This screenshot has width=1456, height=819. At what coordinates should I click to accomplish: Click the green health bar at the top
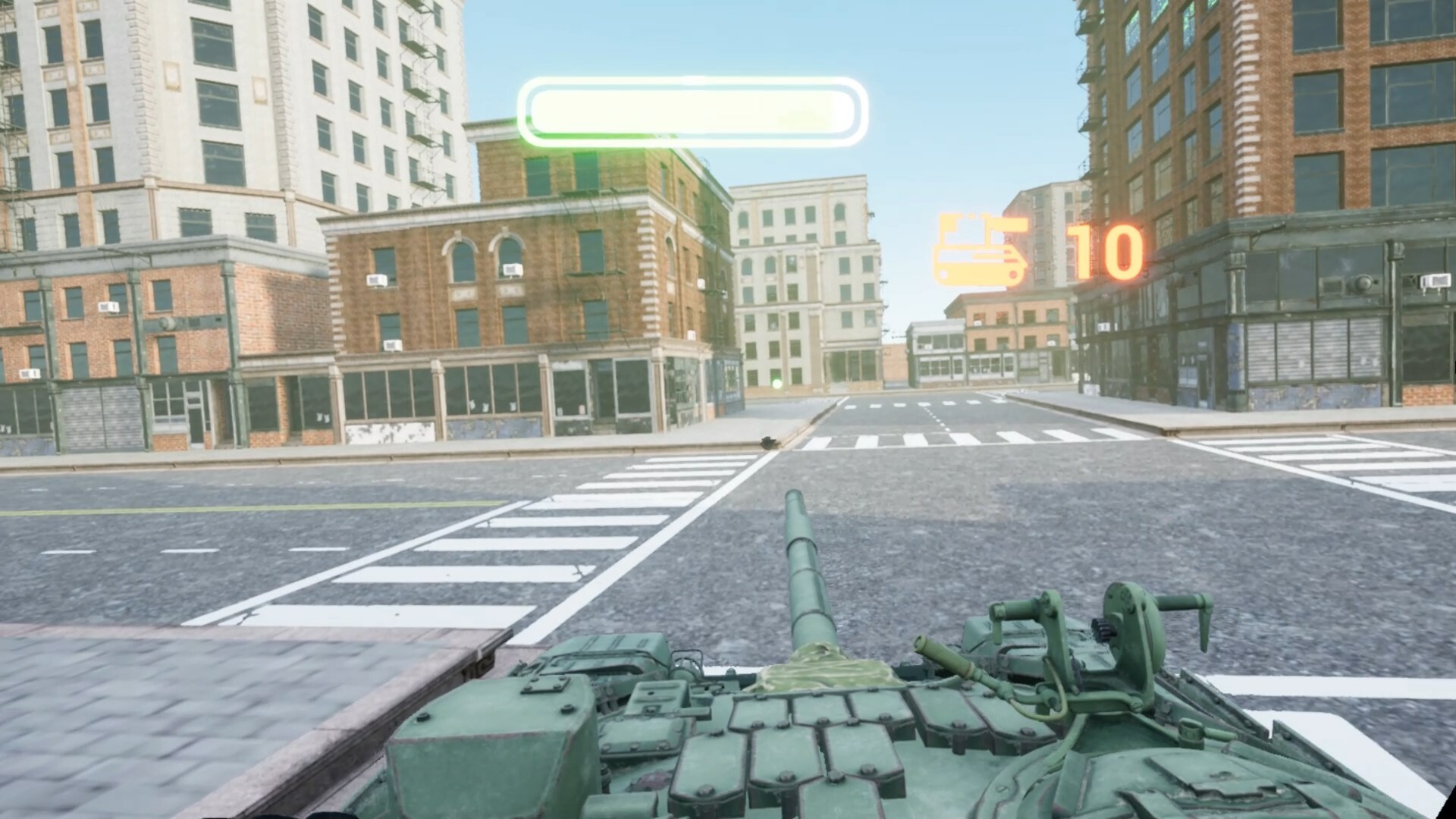click(x=690, y=108)
